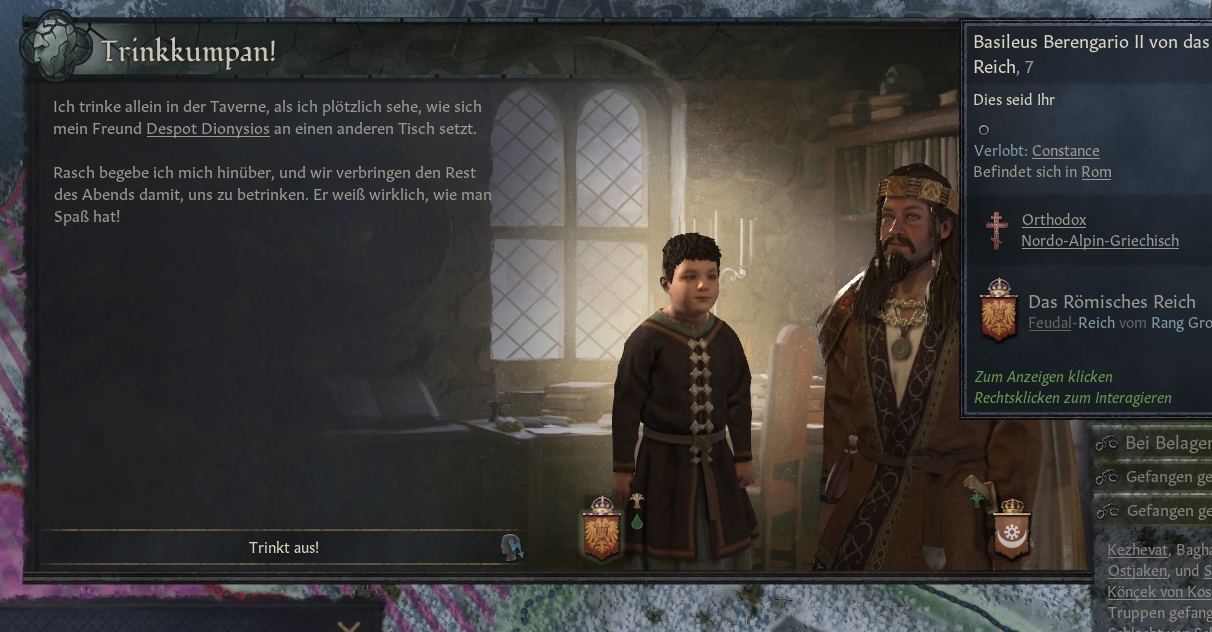Click the white sun coat of arms shield
1212x632 pixels.
(1012, 529)
